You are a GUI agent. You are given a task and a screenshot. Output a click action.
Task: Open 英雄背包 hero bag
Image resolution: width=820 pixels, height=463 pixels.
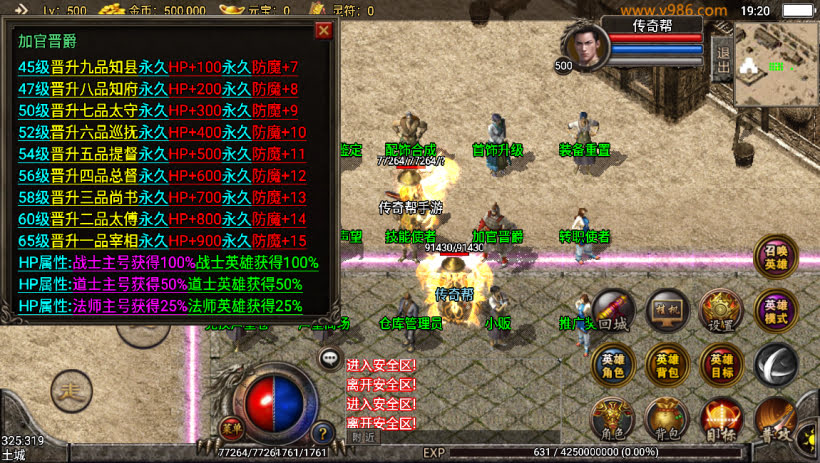pyautogui.click(x=667, y=366)
